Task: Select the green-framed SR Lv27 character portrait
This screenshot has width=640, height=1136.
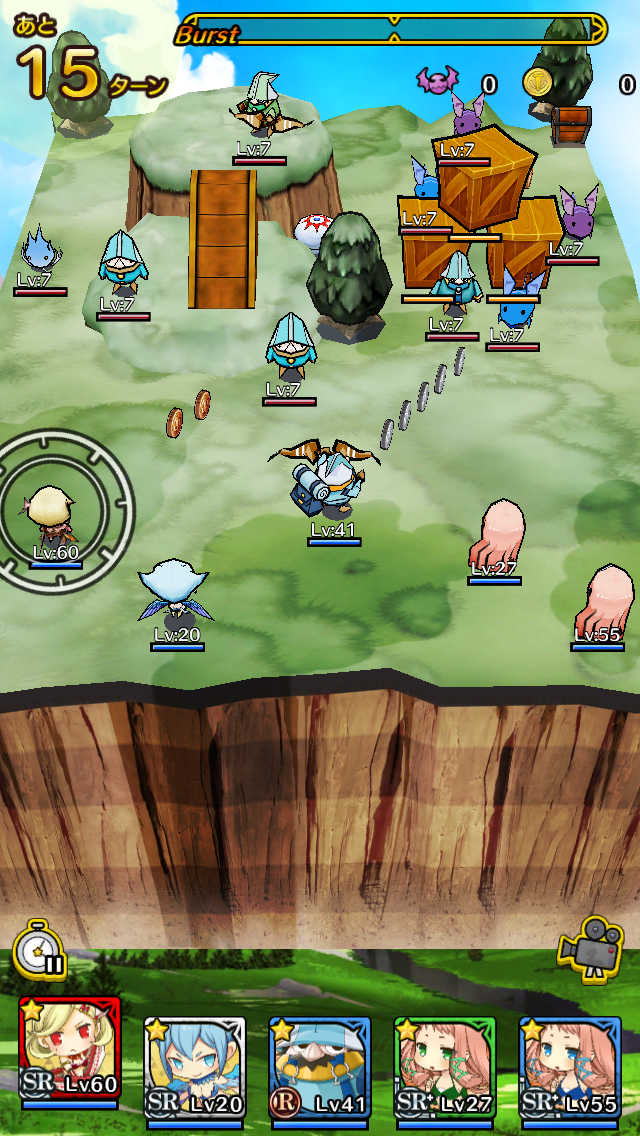Action: 444,1060
